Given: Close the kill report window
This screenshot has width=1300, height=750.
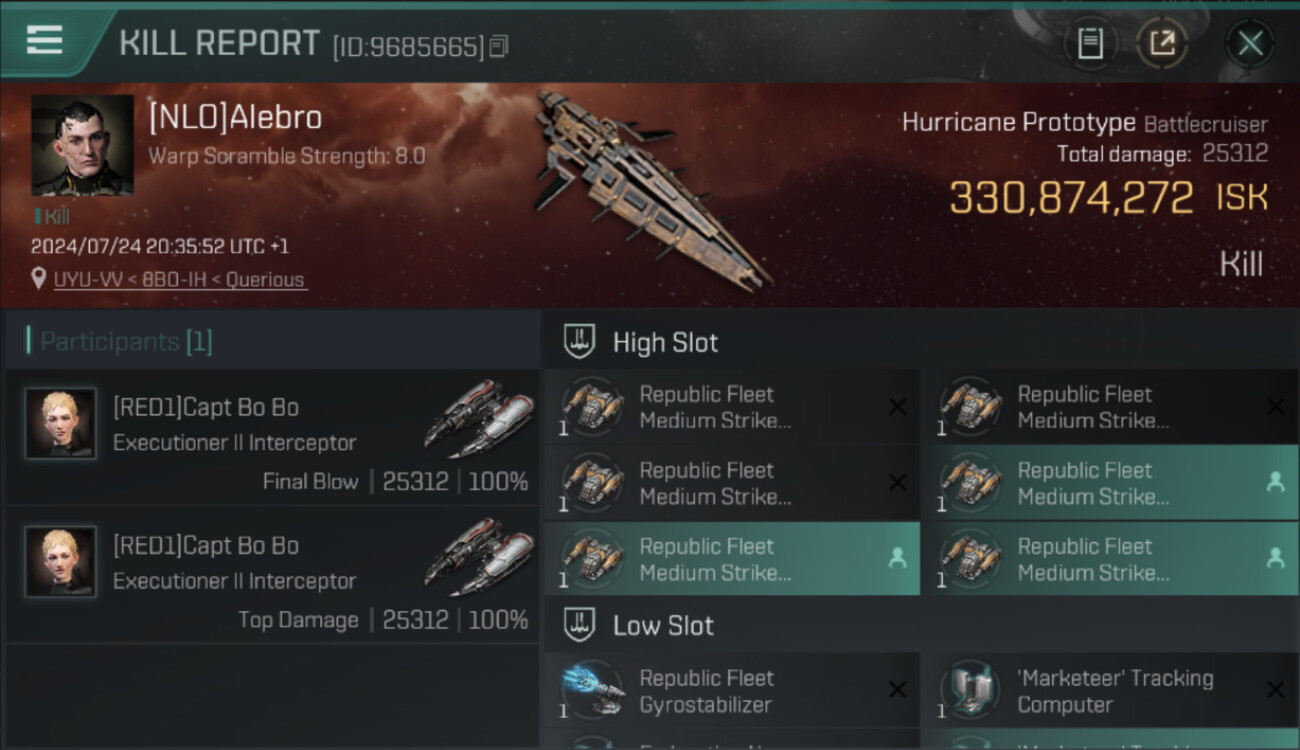Looking at the screenshot, I should [1250, 43].
